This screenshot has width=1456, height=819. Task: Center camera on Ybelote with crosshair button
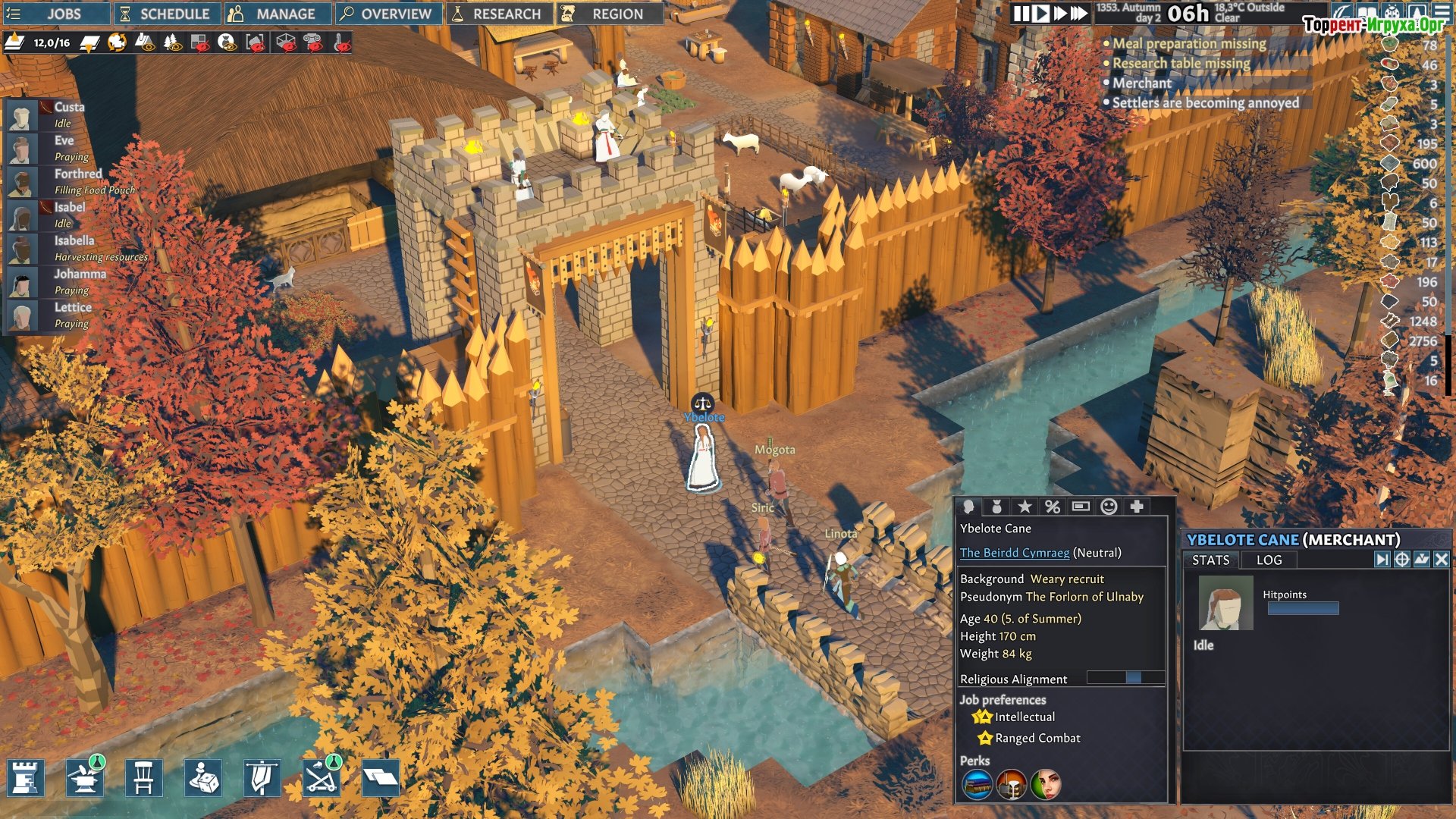pyautogui.click(x=1402, y=560)
